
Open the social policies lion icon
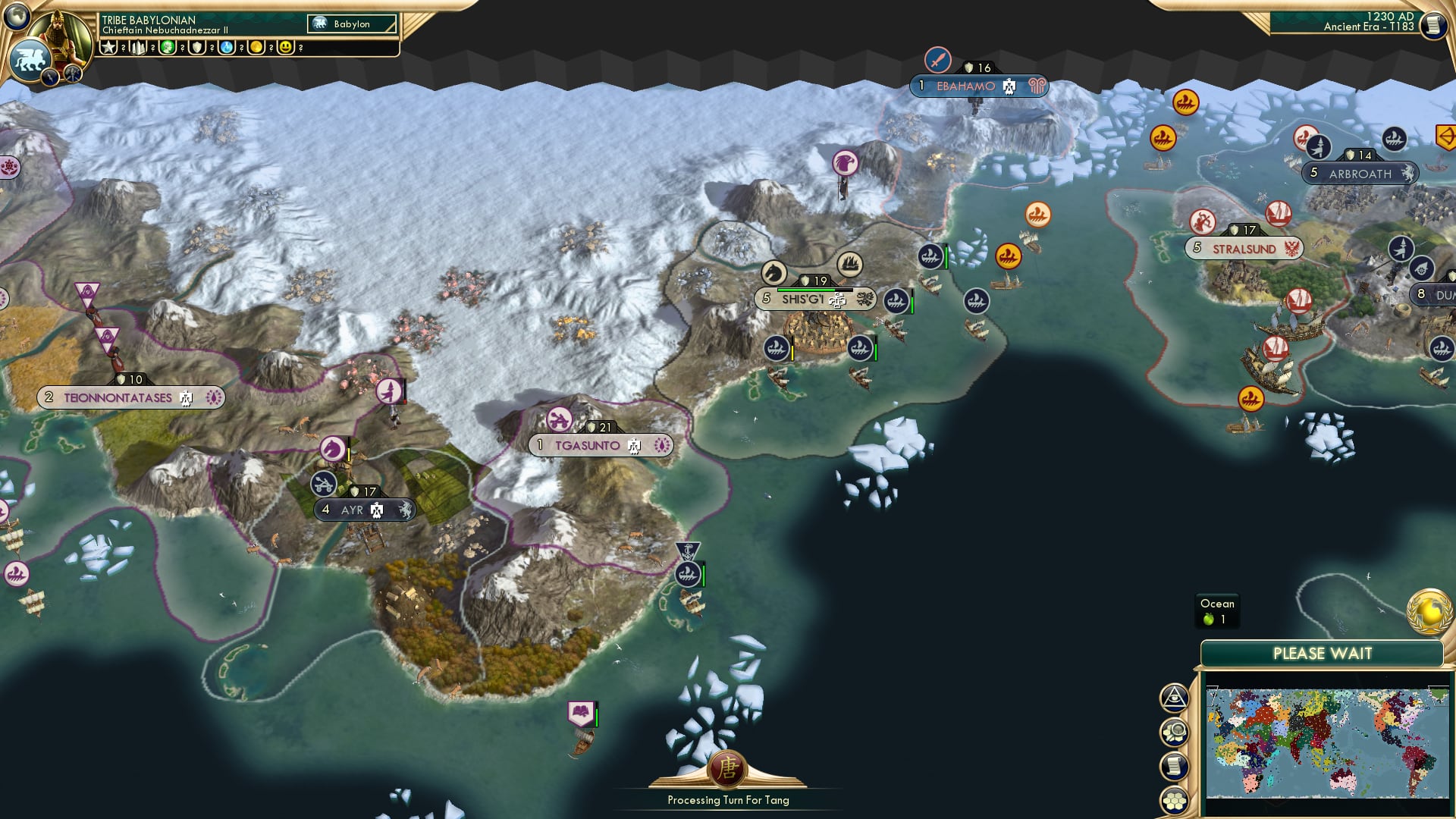tap(28, 58)
